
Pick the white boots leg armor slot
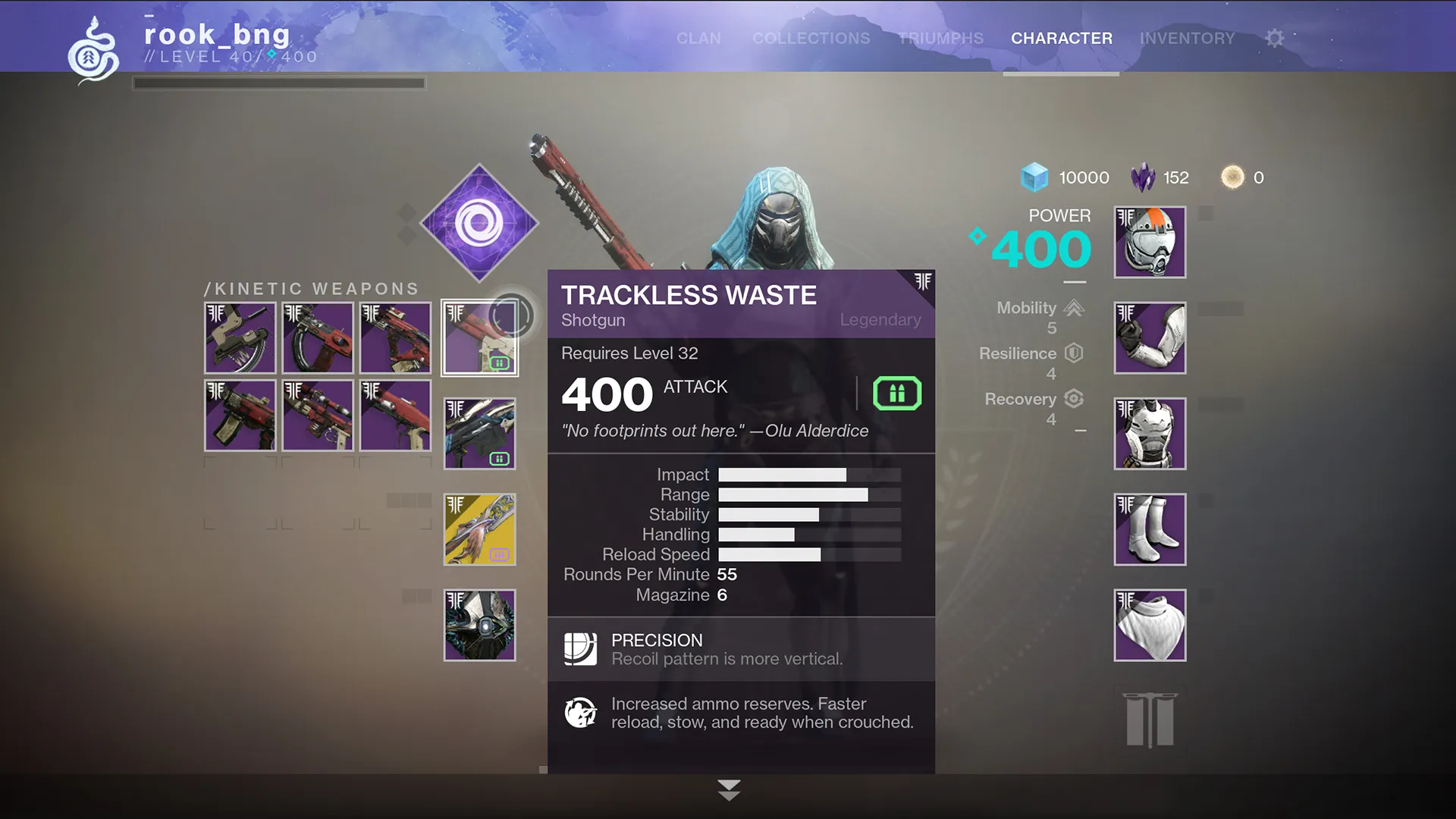pos(1150,529)
